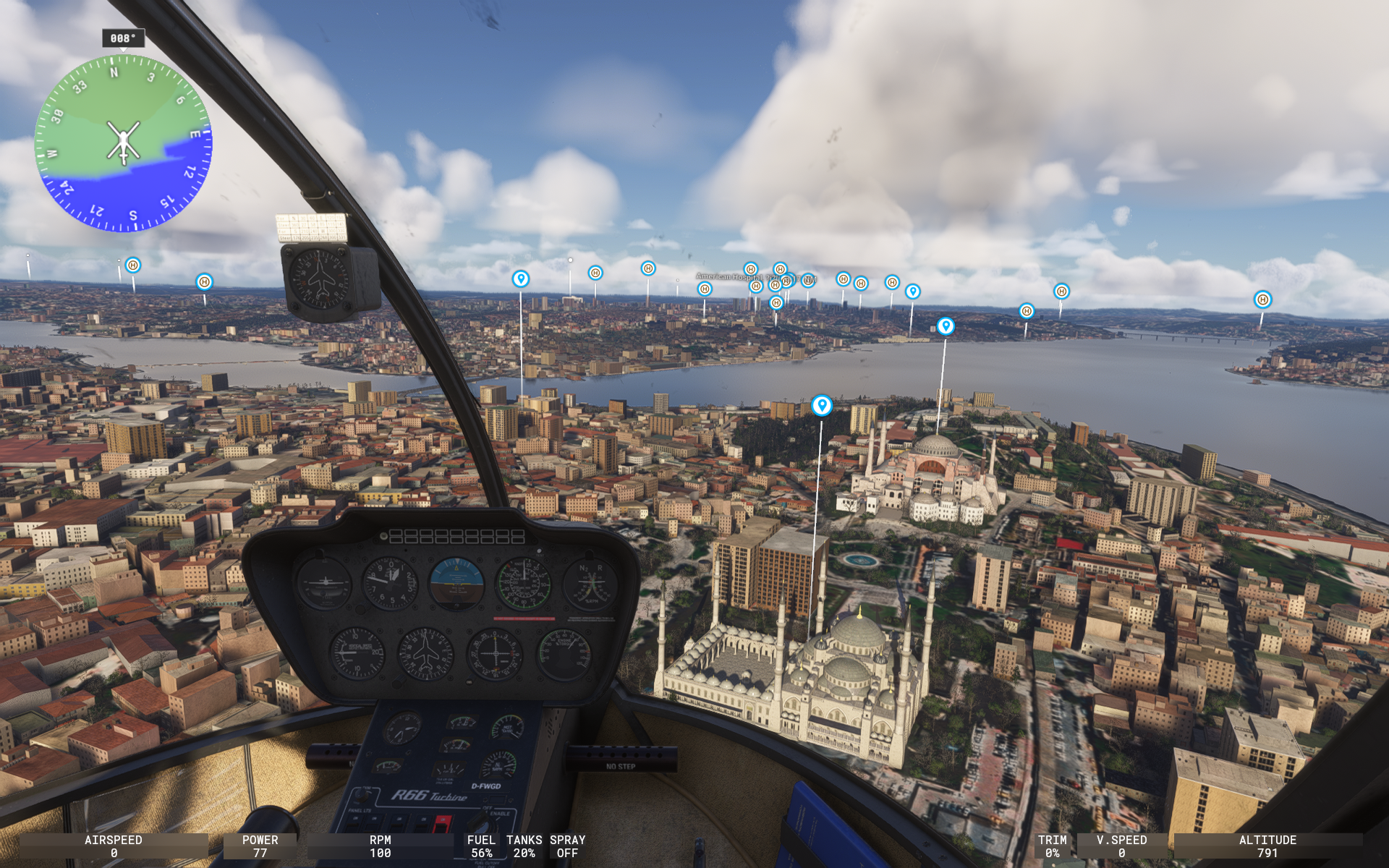This screenshot has width=1389, height=868.
Task: Select the POI pin above the foreground mosque
Action: click(x=821, y=405)
